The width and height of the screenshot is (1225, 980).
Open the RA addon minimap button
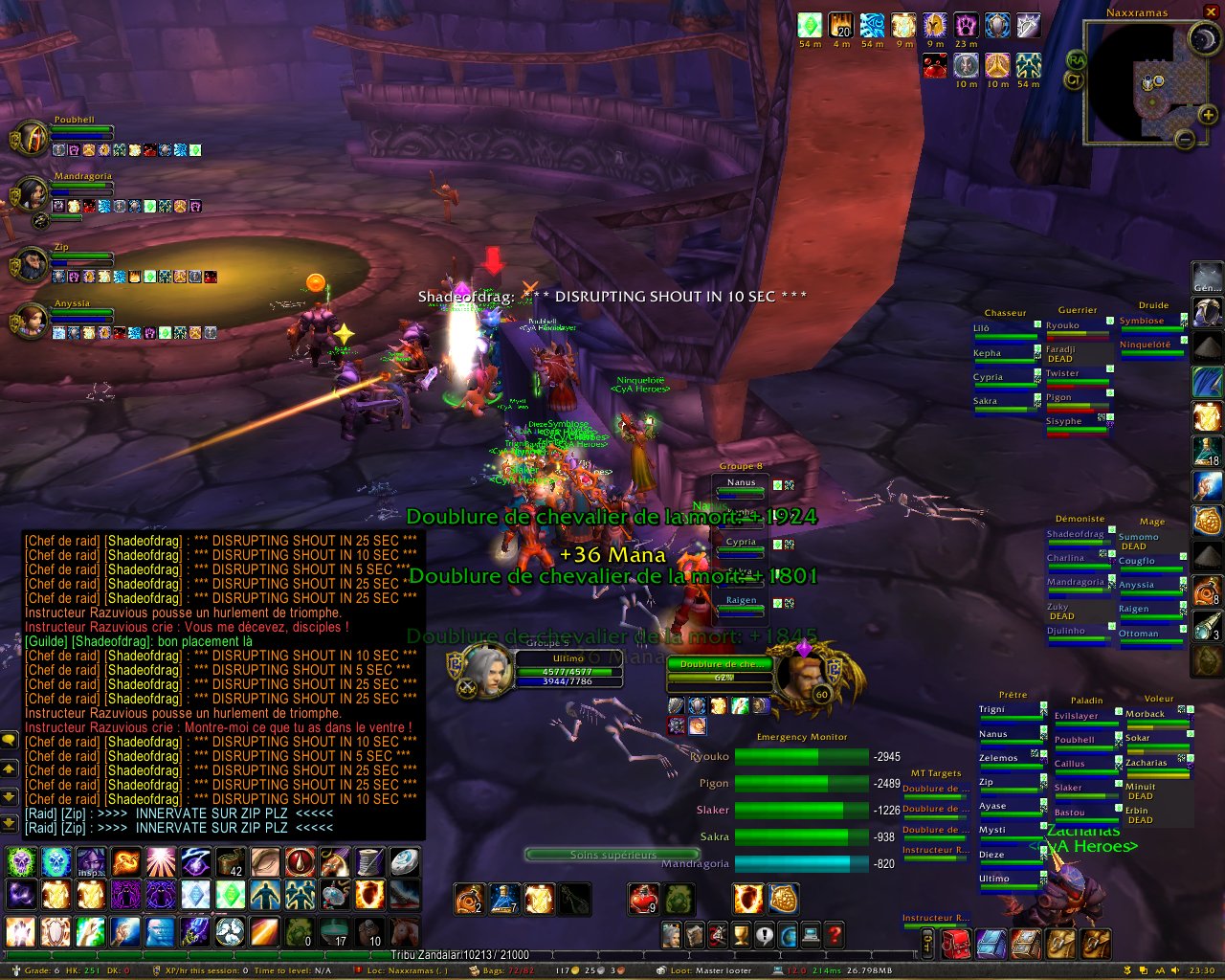click(1077, 60)
